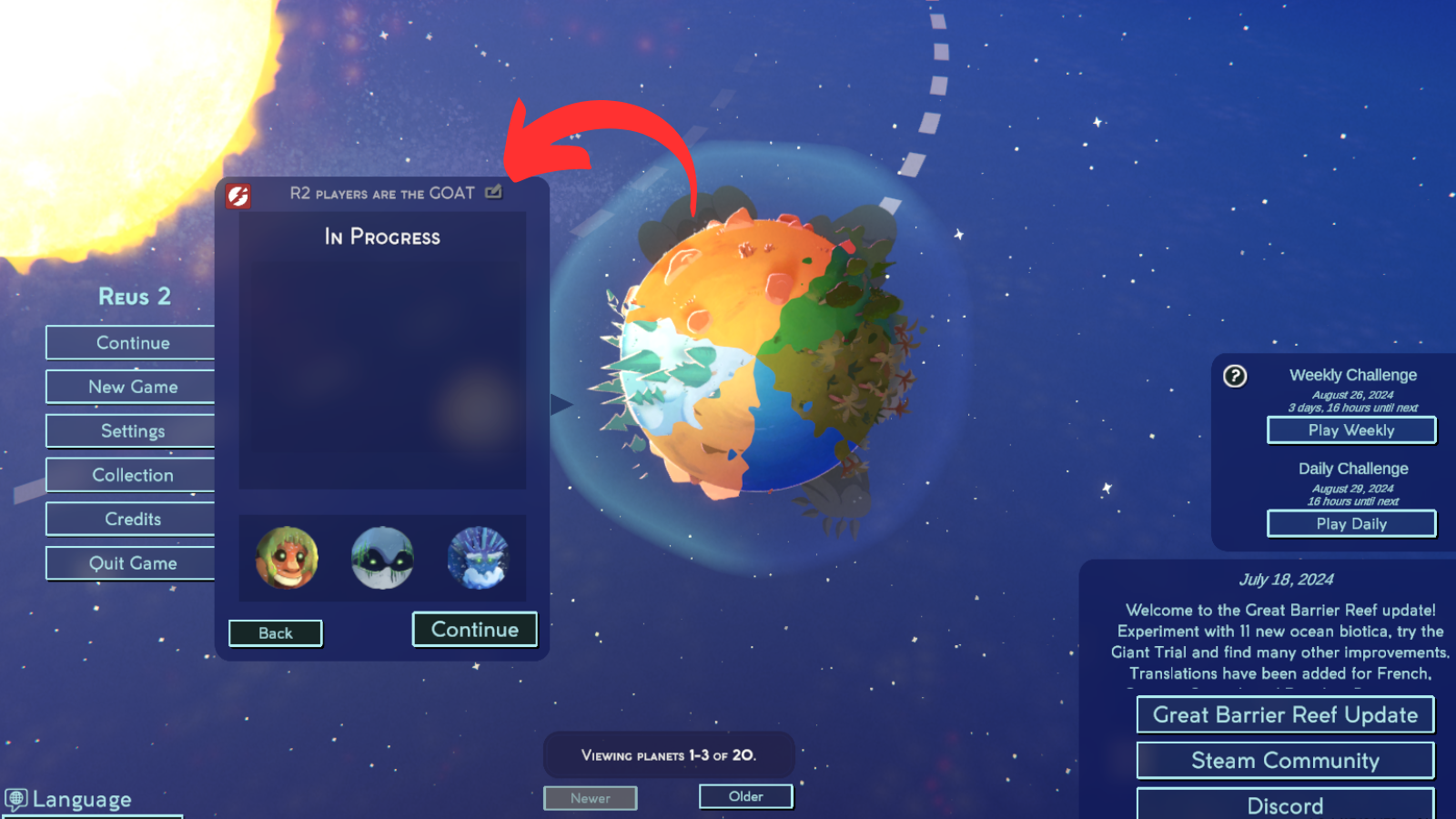Open the Discord link
This screenshot has width=1456, height=819.
click(x=1284, y=804)
